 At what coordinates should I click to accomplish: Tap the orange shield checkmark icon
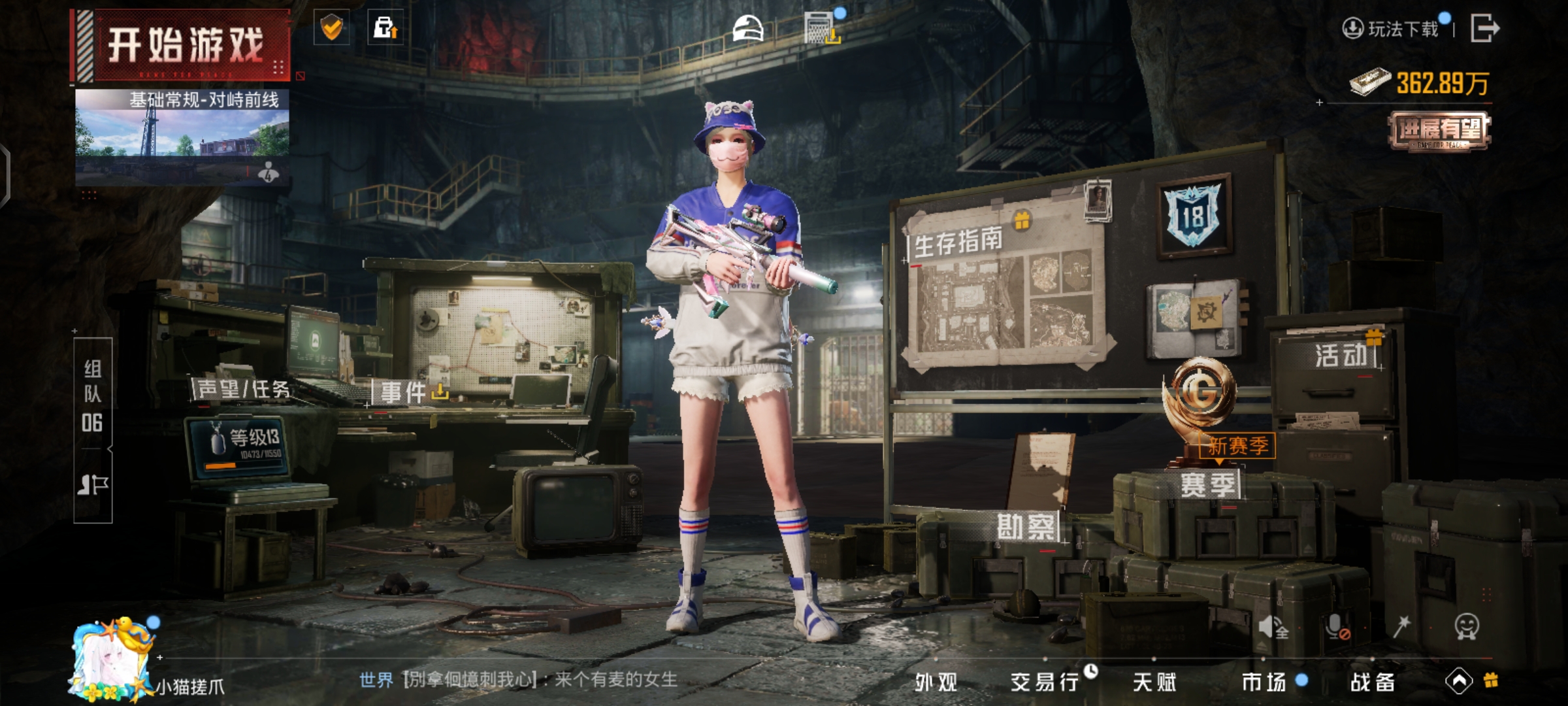[x=332, y=27]
